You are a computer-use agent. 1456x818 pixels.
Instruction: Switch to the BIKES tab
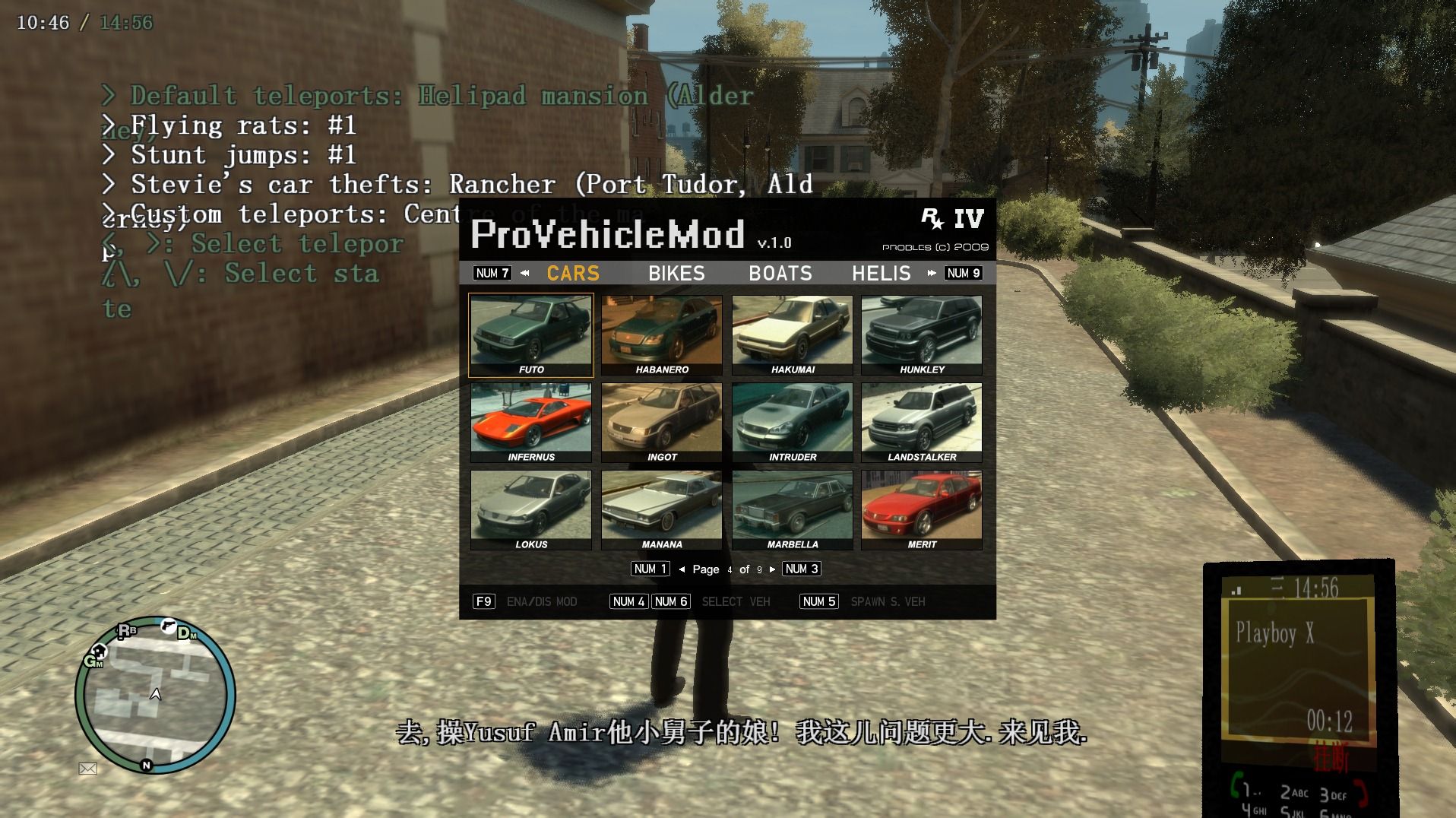[676, 273]
